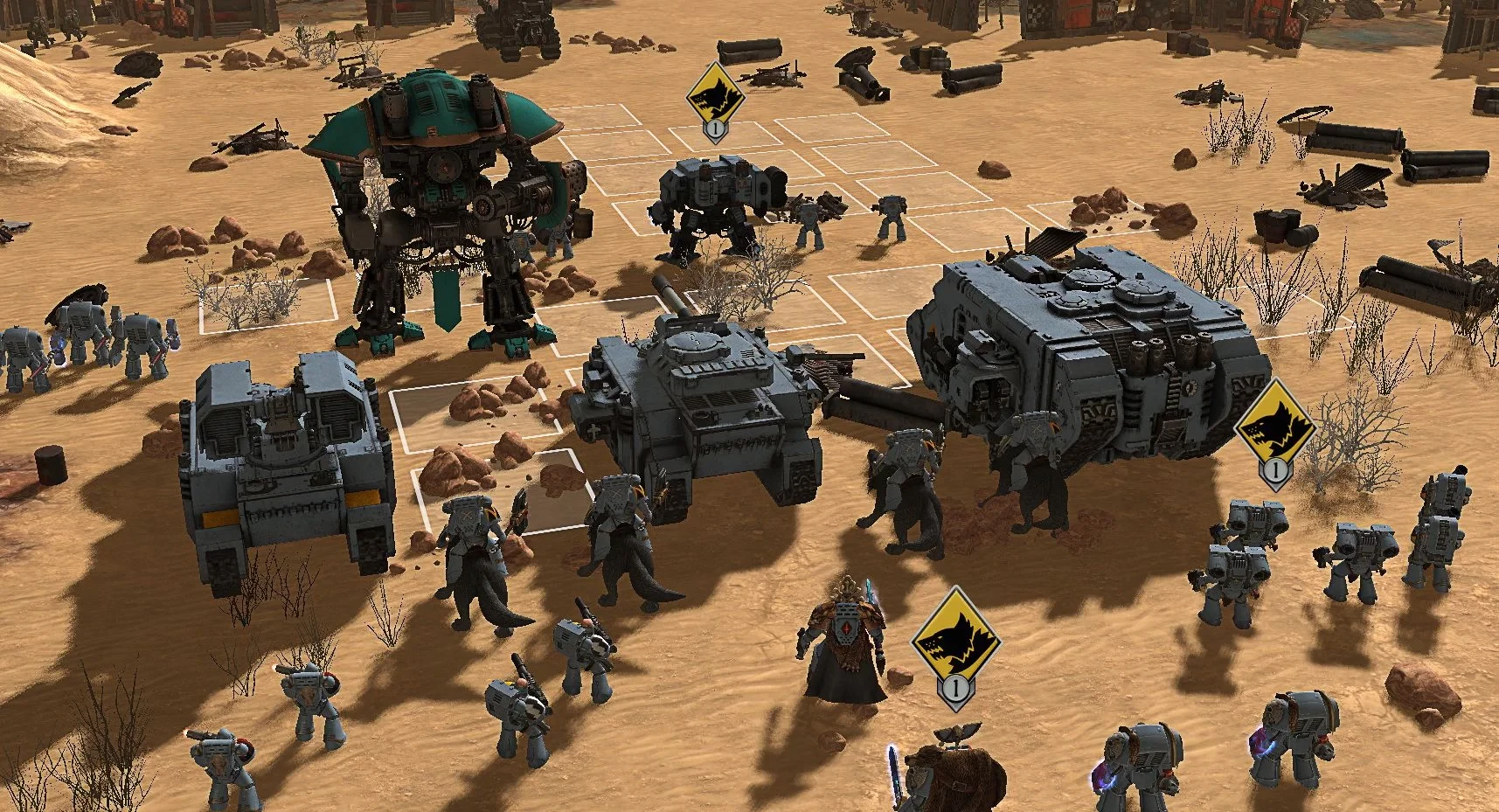Select the wolf banner above the Dreadnought
Viewport: 1499px width, 812px height.
(x=716, y=96)
